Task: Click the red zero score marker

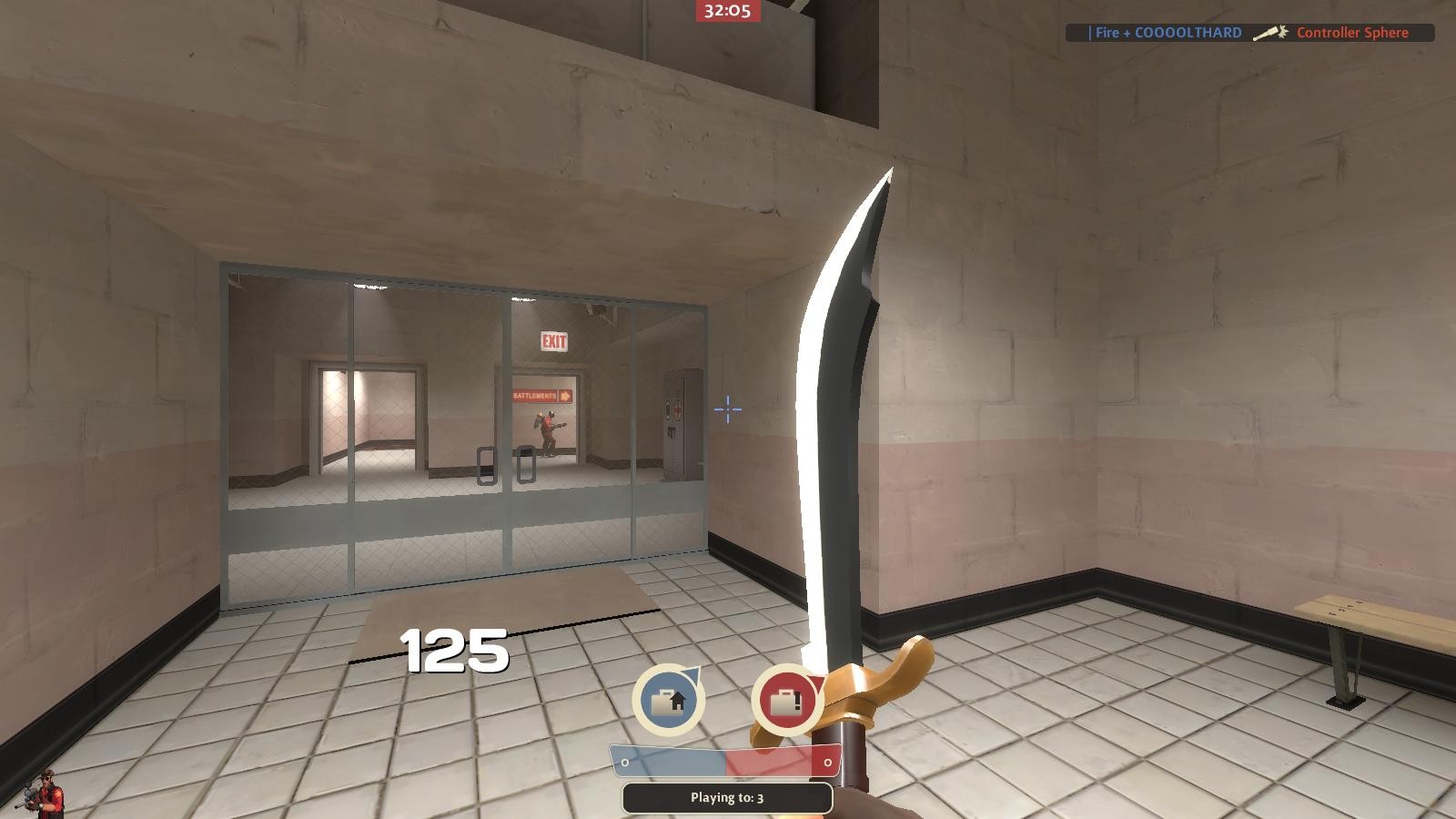Action: [828, 762]
